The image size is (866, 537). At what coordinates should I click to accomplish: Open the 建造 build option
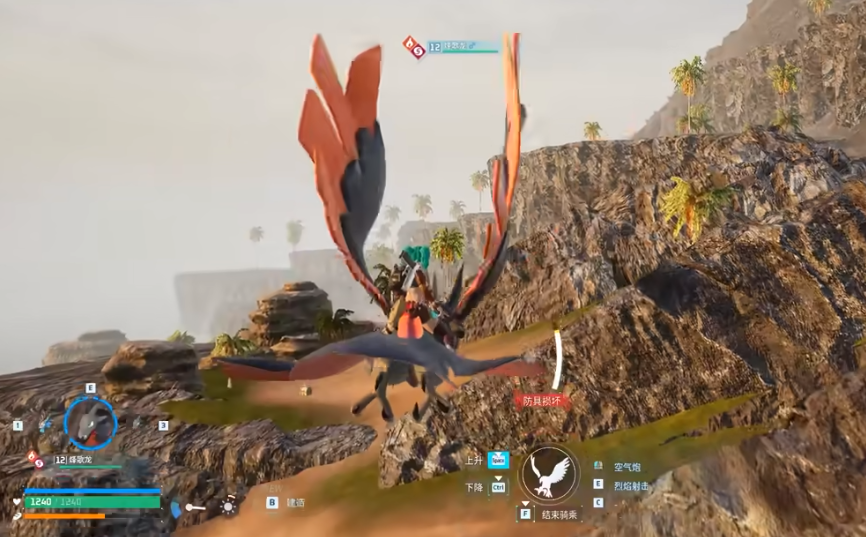coord(295,503)
